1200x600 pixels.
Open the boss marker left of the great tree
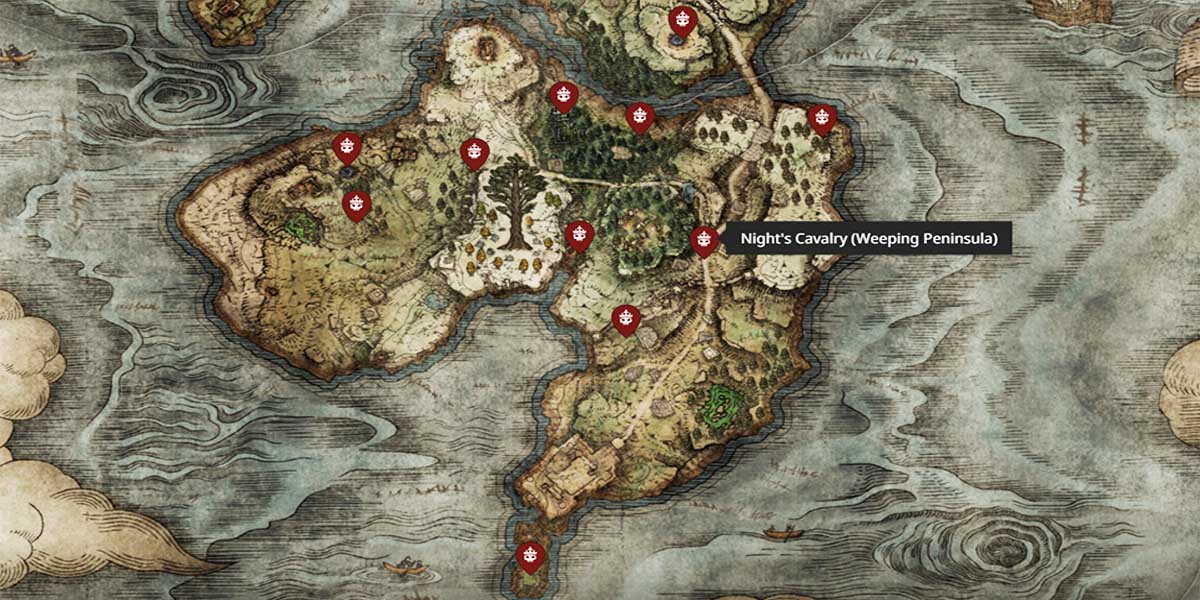tap(473, 153)
